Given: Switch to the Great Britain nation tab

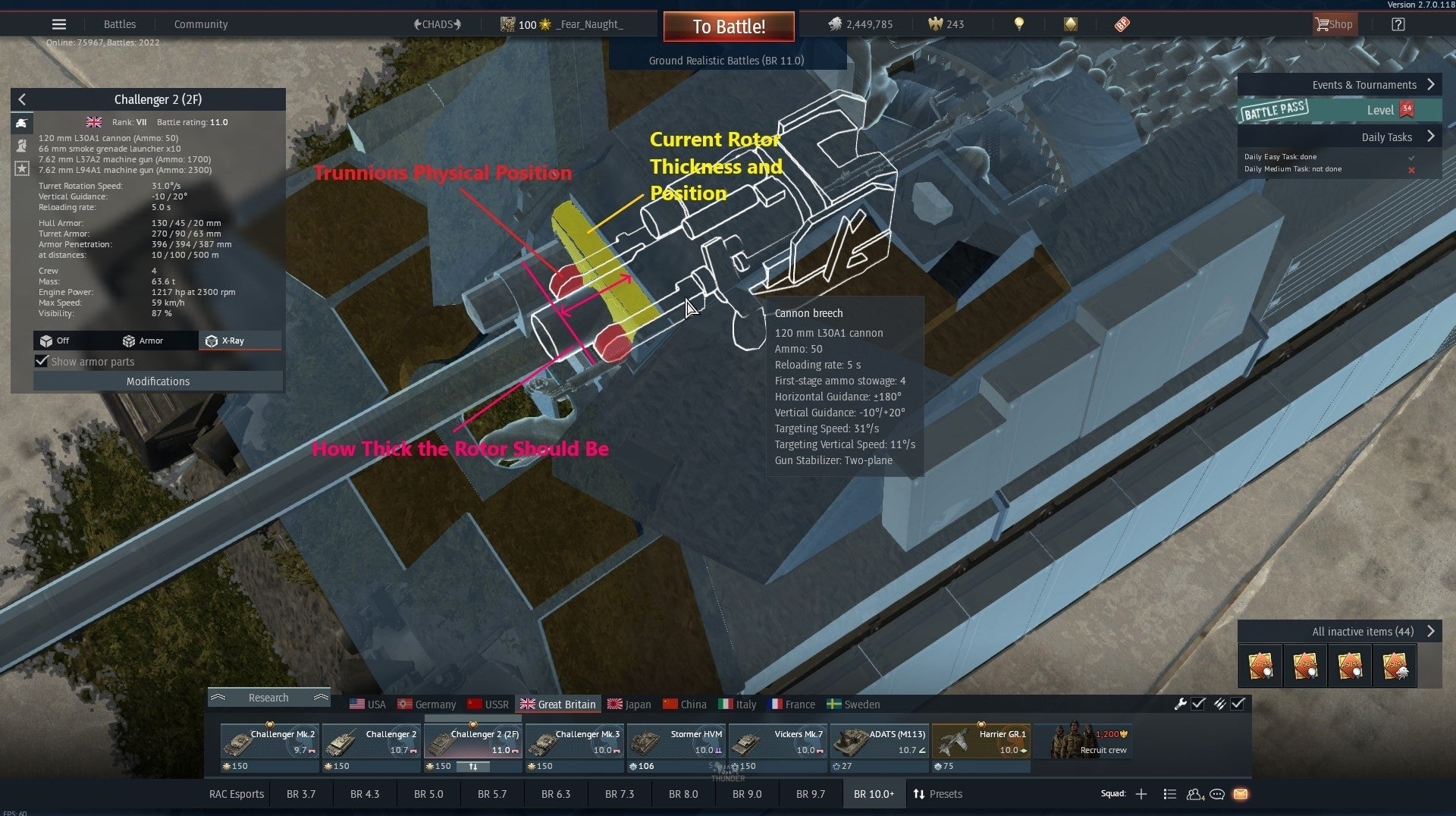Looking at the screenshot, I should coord(558,704).
